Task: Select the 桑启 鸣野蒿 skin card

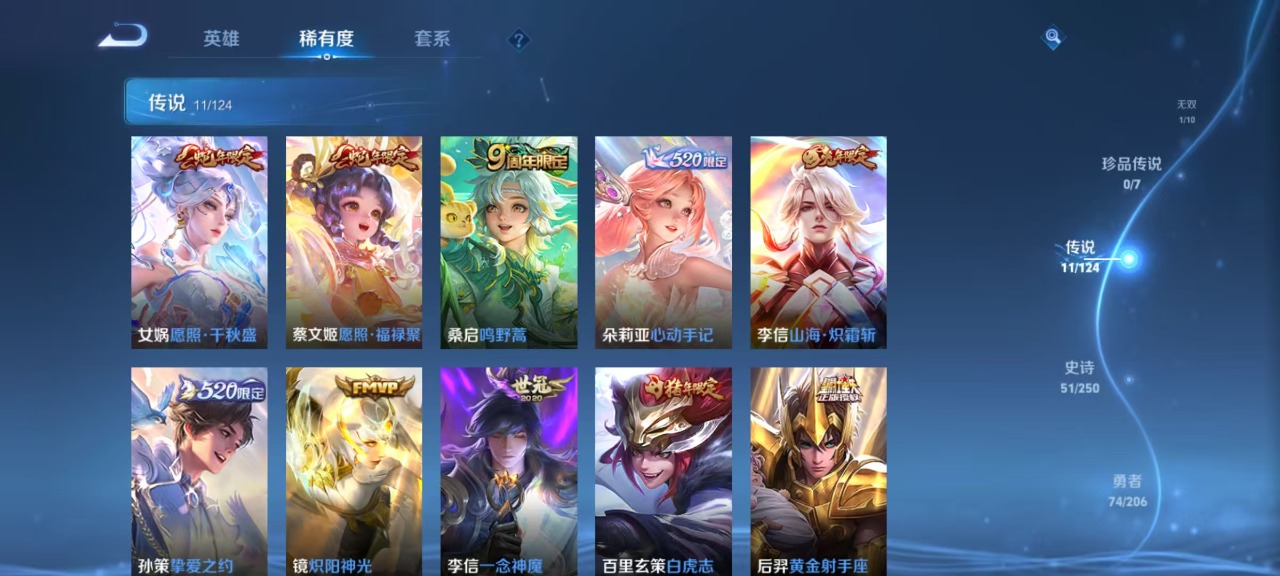Action: tap(509, 242)
